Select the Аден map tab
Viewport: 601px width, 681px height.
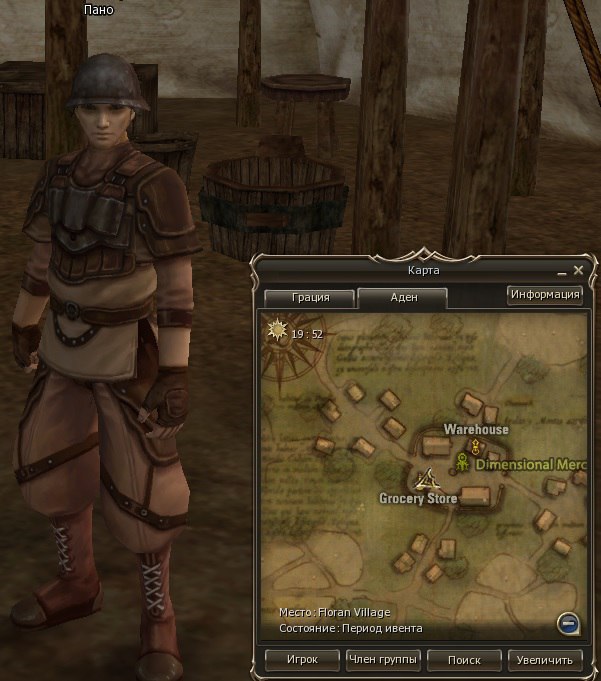(x=403, y=297)
